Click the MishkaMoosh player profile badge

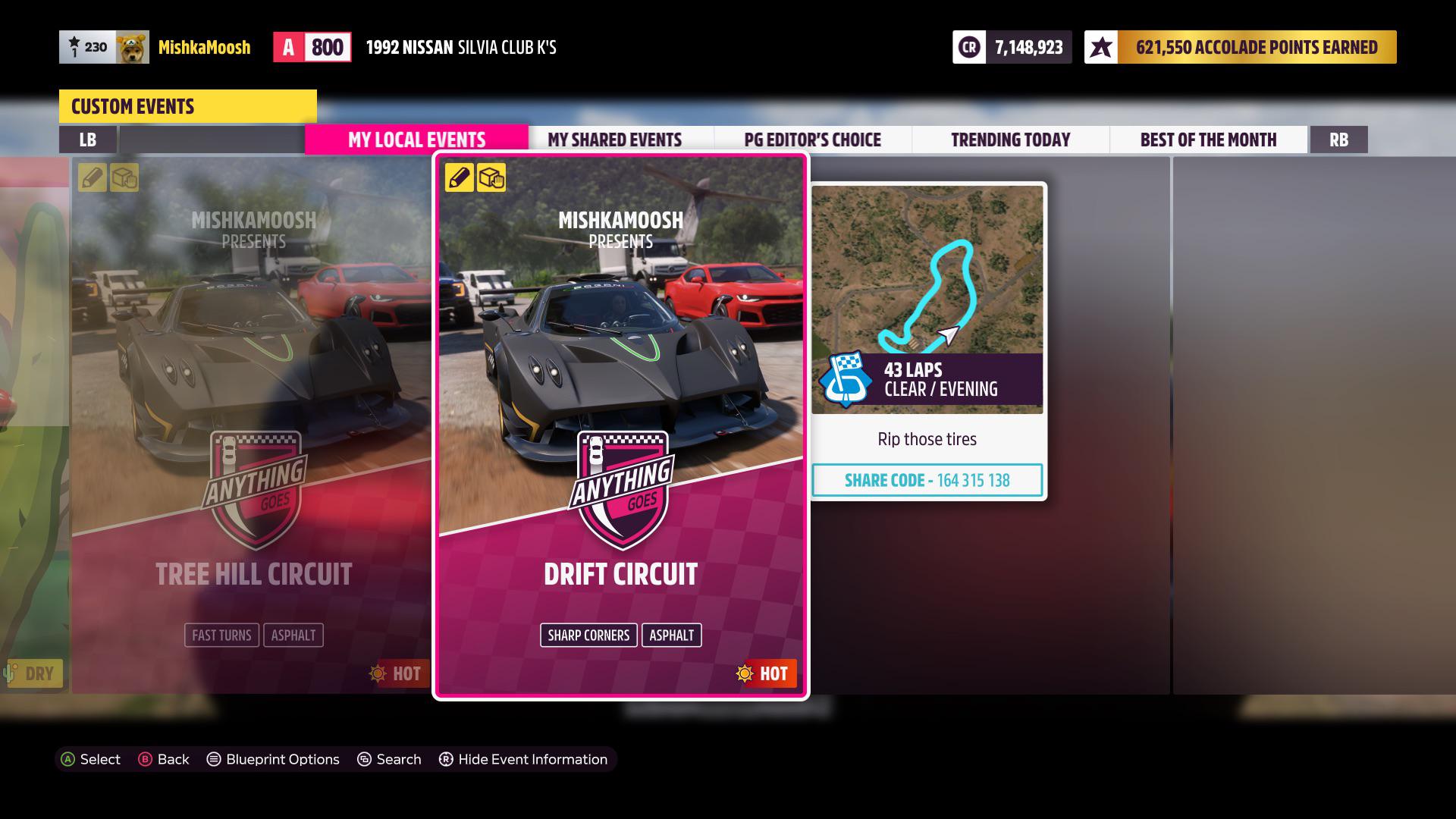point(155,47)
